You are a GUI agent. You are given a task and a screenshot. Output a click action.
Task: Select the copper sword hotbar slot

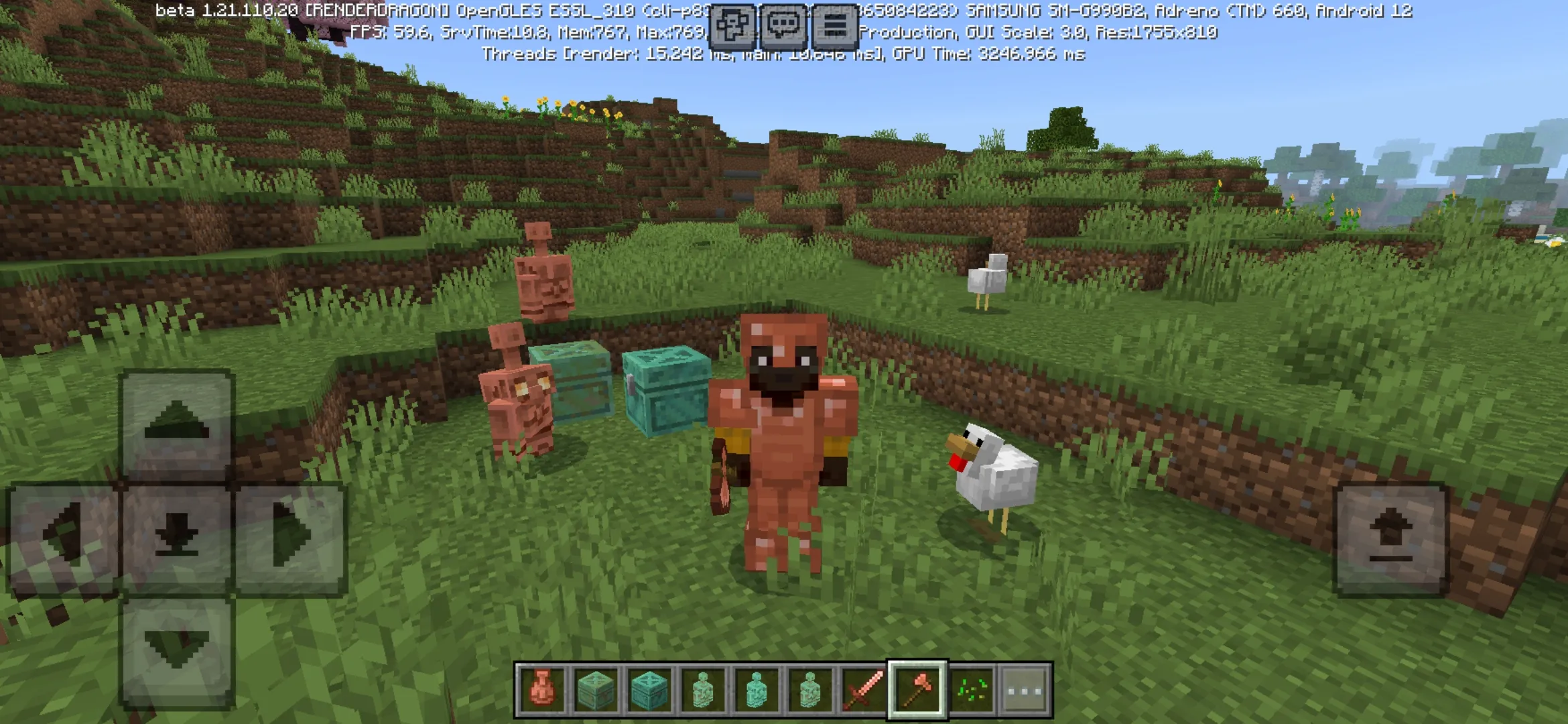[x=864, y=689]
